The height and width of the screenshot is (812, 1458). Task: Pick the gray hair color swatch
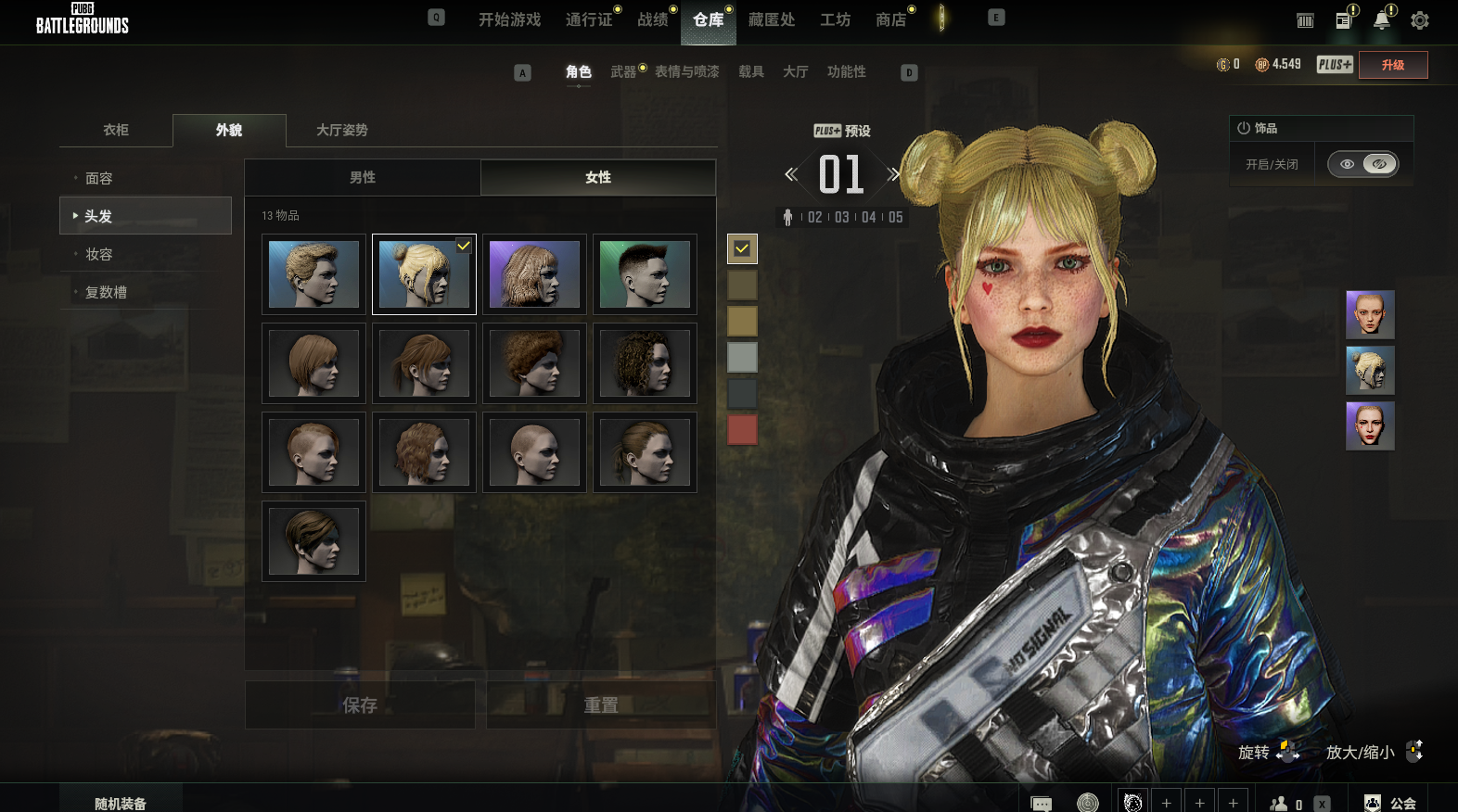pos(742,357)
